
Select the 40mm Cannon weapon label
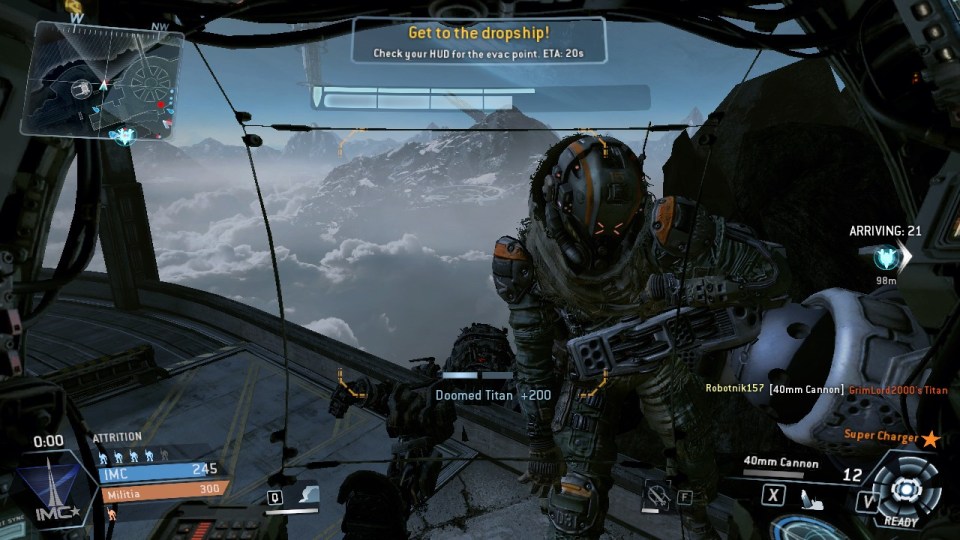(781, 463)
